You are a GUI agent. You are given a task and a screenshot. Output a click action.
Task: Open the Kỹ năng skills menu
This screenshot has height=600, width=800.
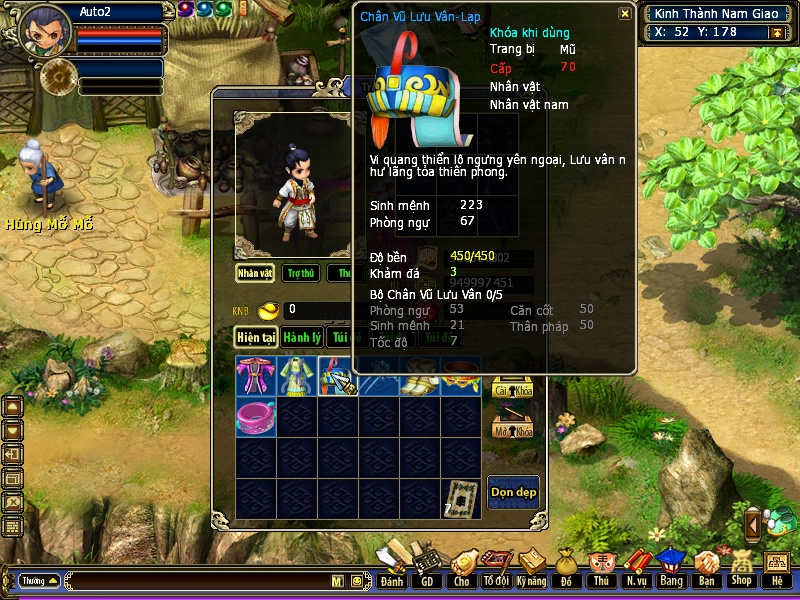(x=532, y=567)
